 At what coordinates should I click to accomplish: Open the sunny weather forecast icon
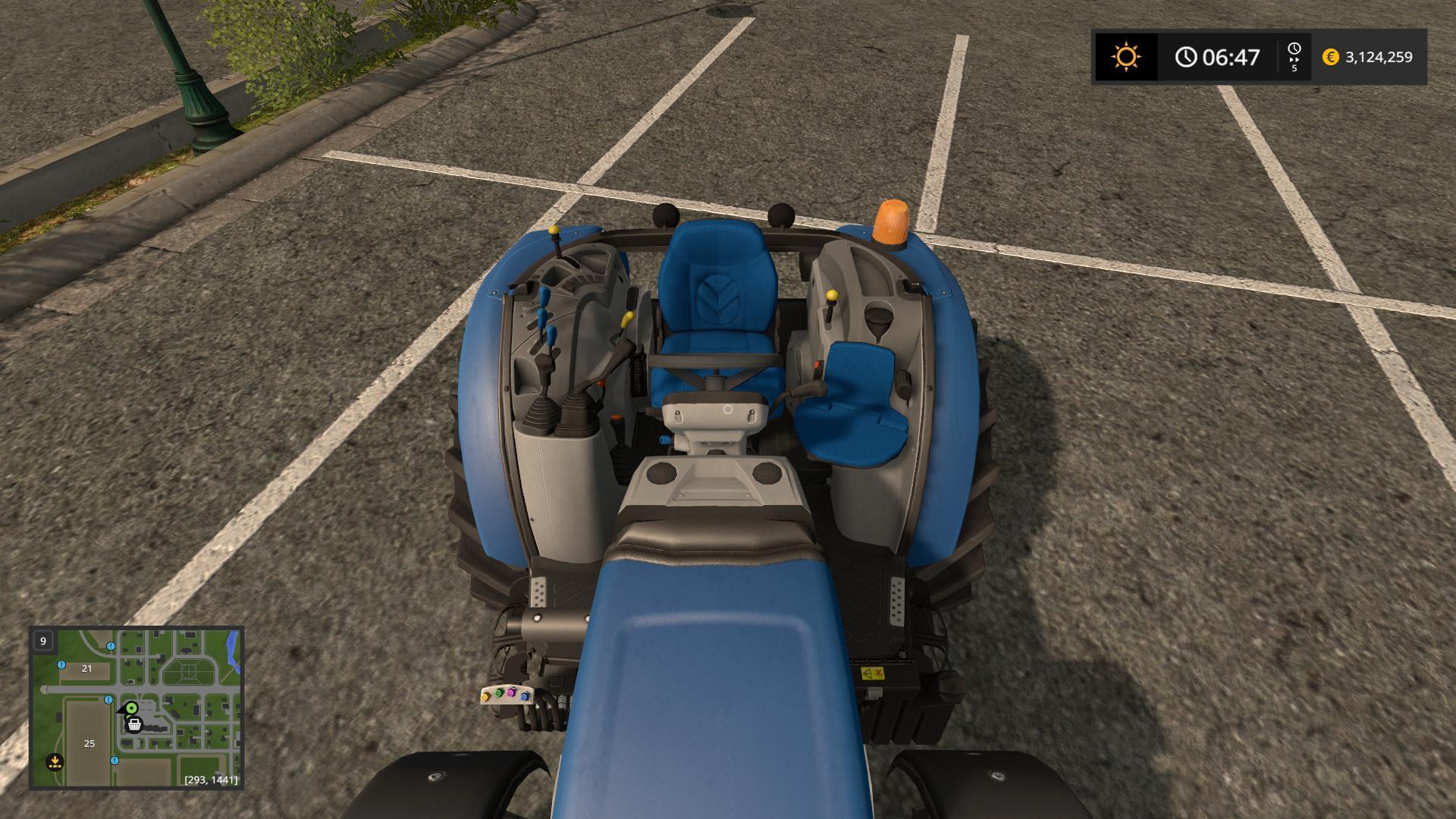[1125, 57]
